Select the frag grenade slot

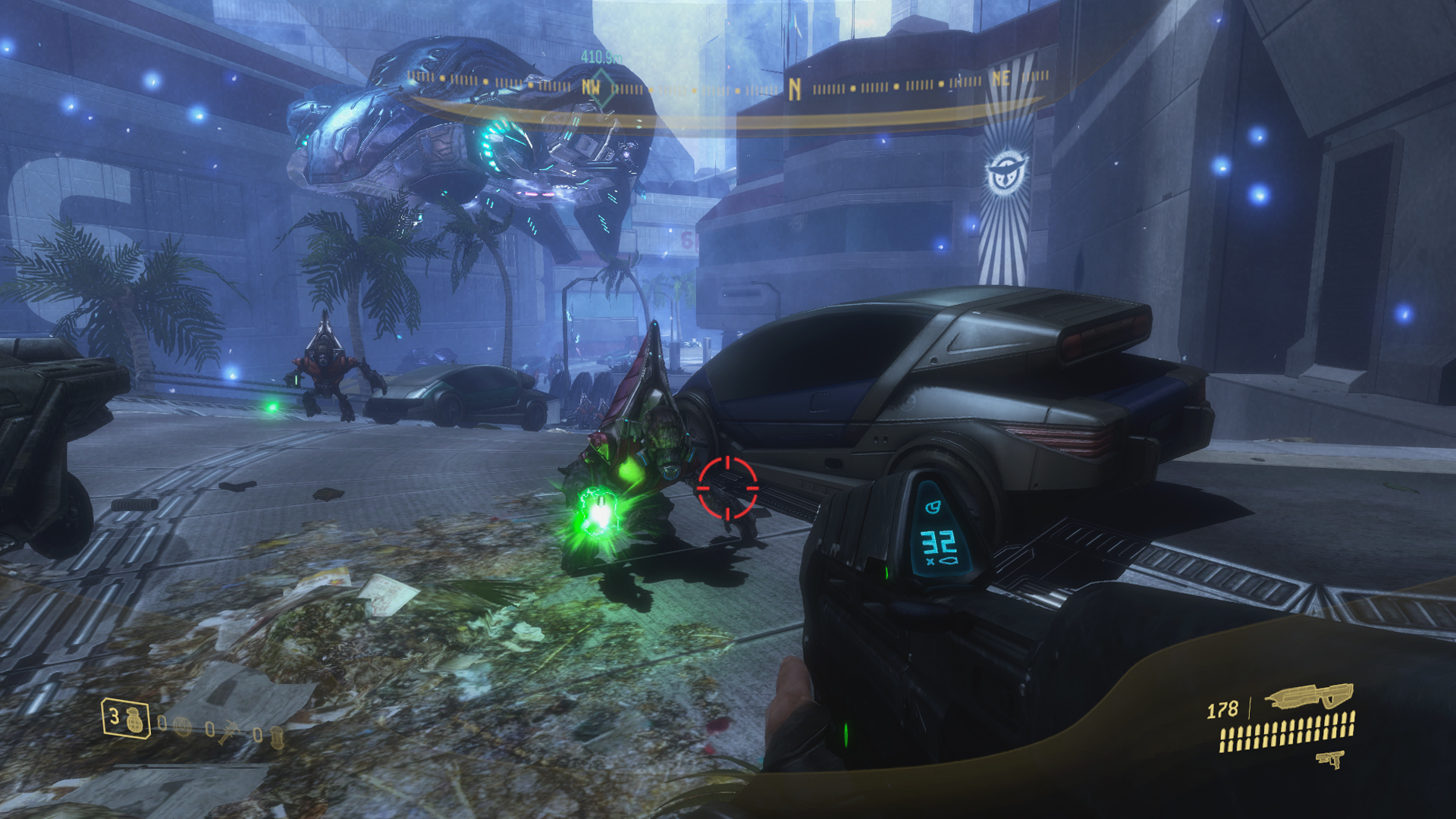tap(125, 717)
